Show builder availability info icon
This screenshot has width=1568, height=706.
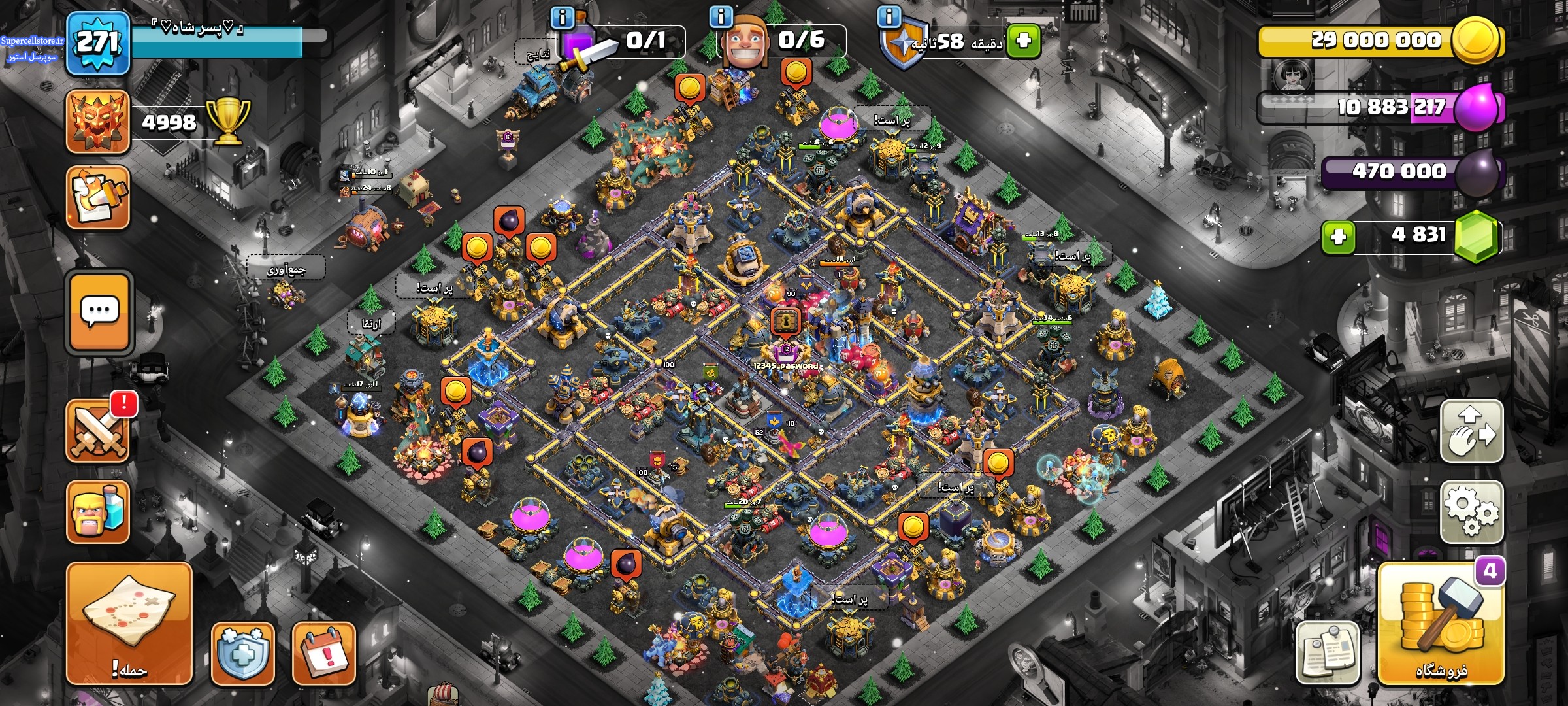click(x=721, y=16)
